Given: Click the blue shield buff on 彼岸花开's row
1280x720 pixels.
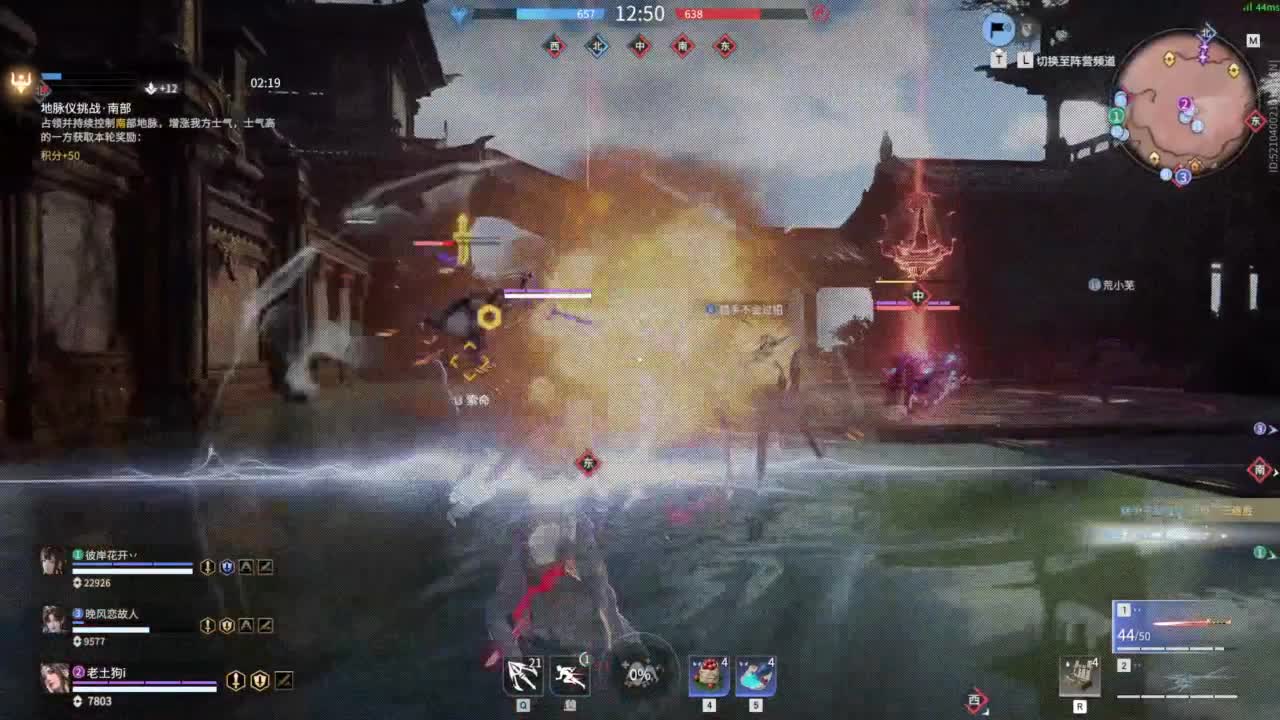Looking at the screenshot, I should point(227,567).
